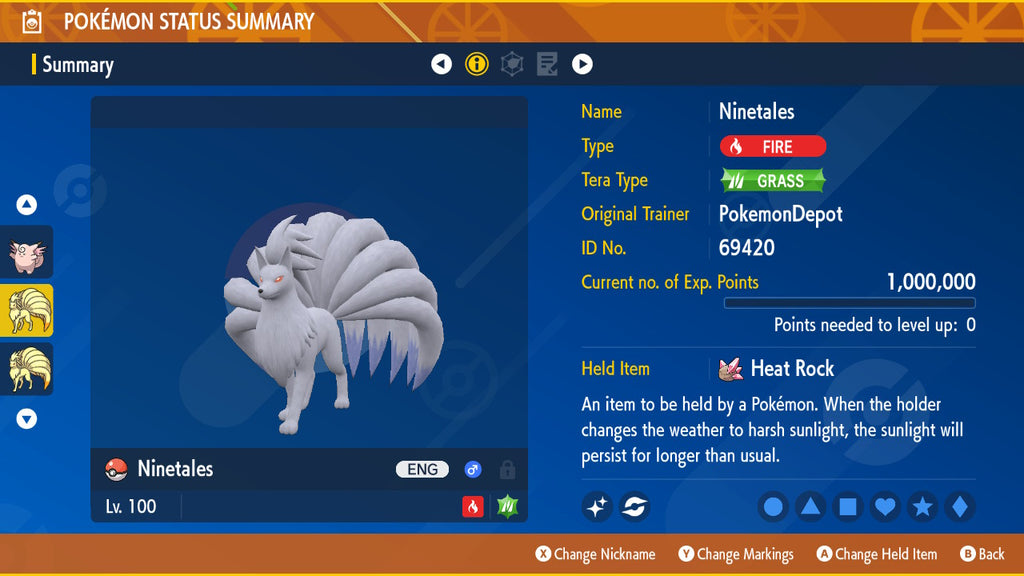Select the info summary tab icon

(x=477, y=65)
